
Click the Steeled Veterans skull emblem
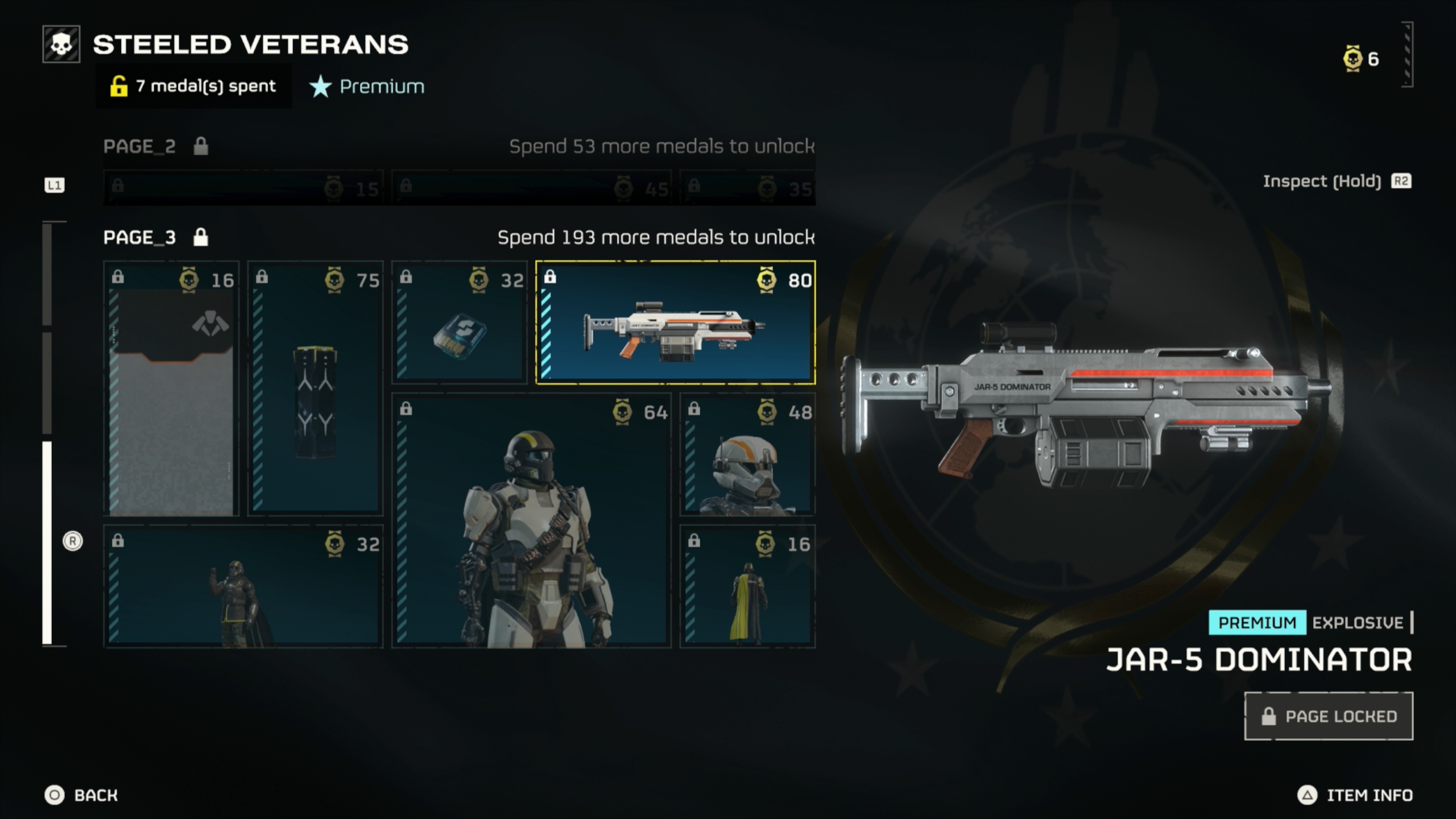[x=61, y=44]
